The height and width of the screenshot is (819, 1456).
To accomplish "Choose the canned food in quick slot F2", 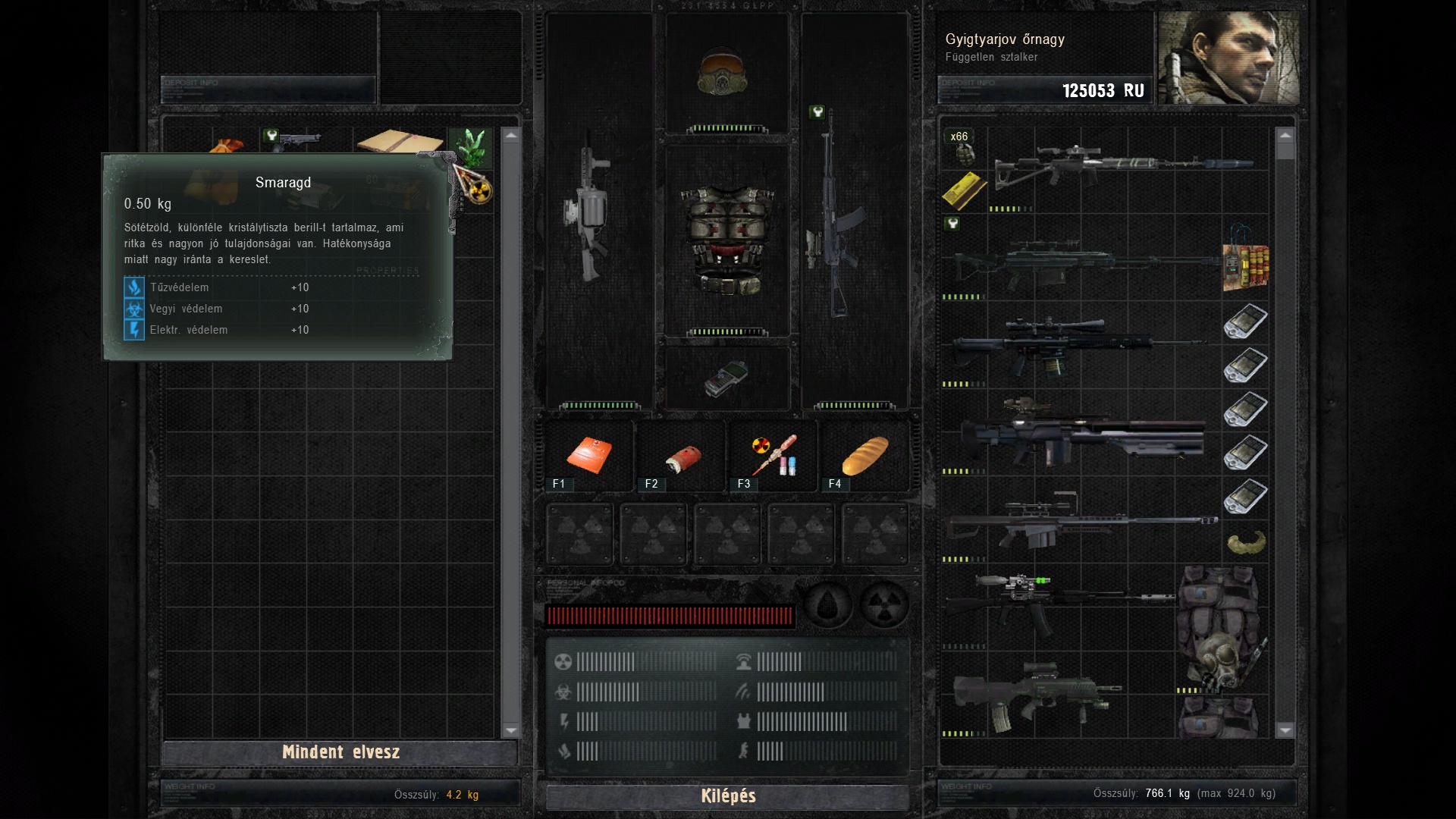I will 682,457.
